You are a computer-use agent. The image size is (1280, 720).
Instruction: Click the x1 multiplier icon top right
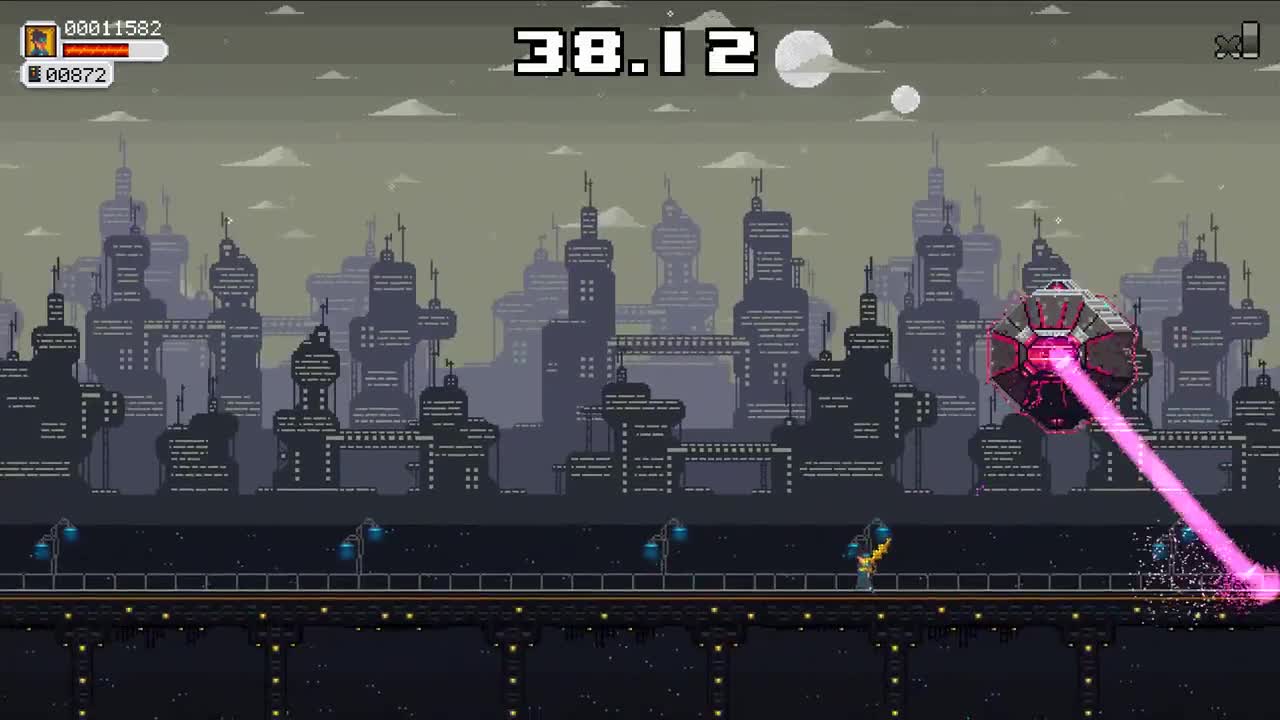1237,44
